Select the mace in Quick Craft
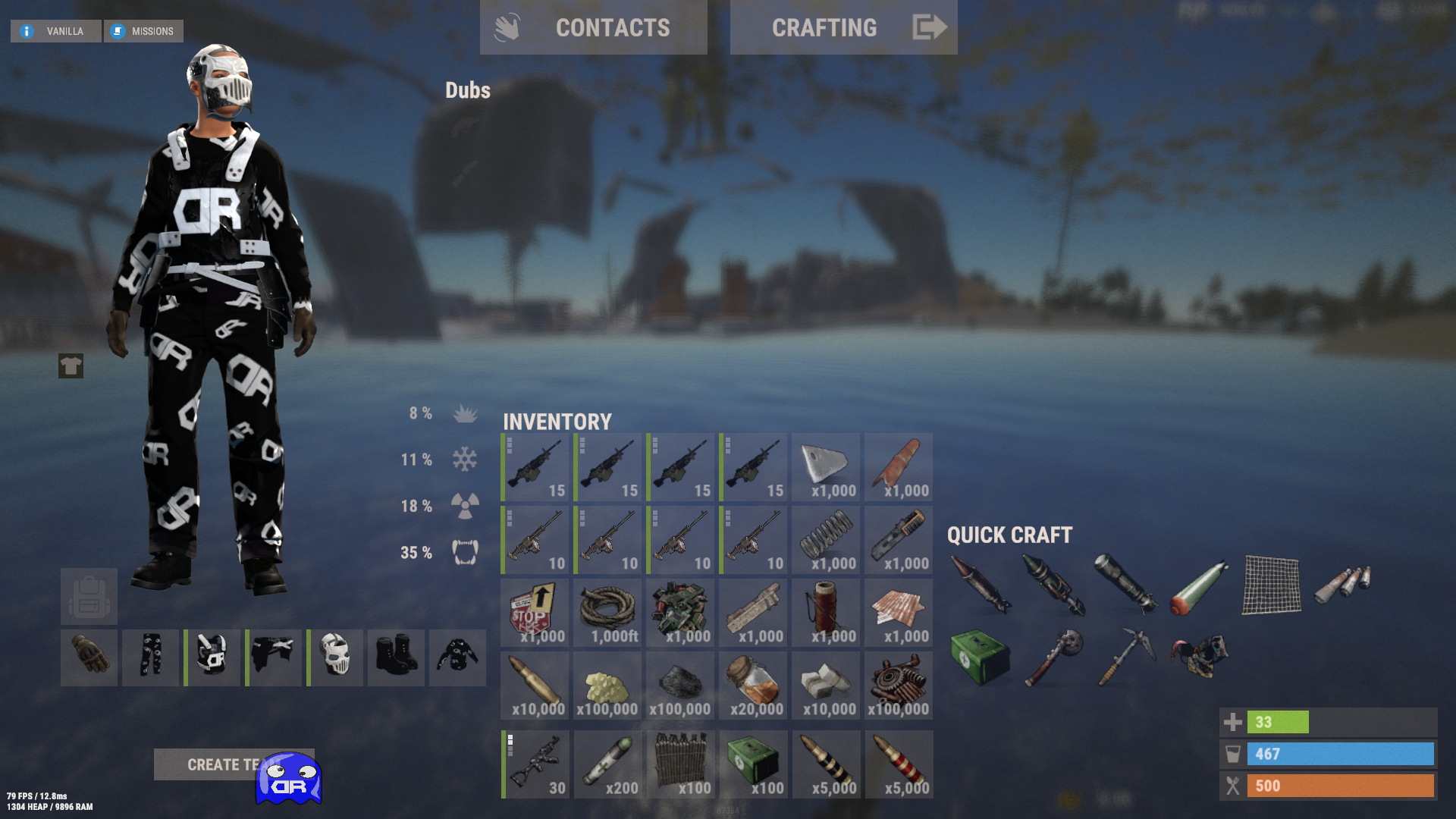1456x819 pixels. [1062, 655]
